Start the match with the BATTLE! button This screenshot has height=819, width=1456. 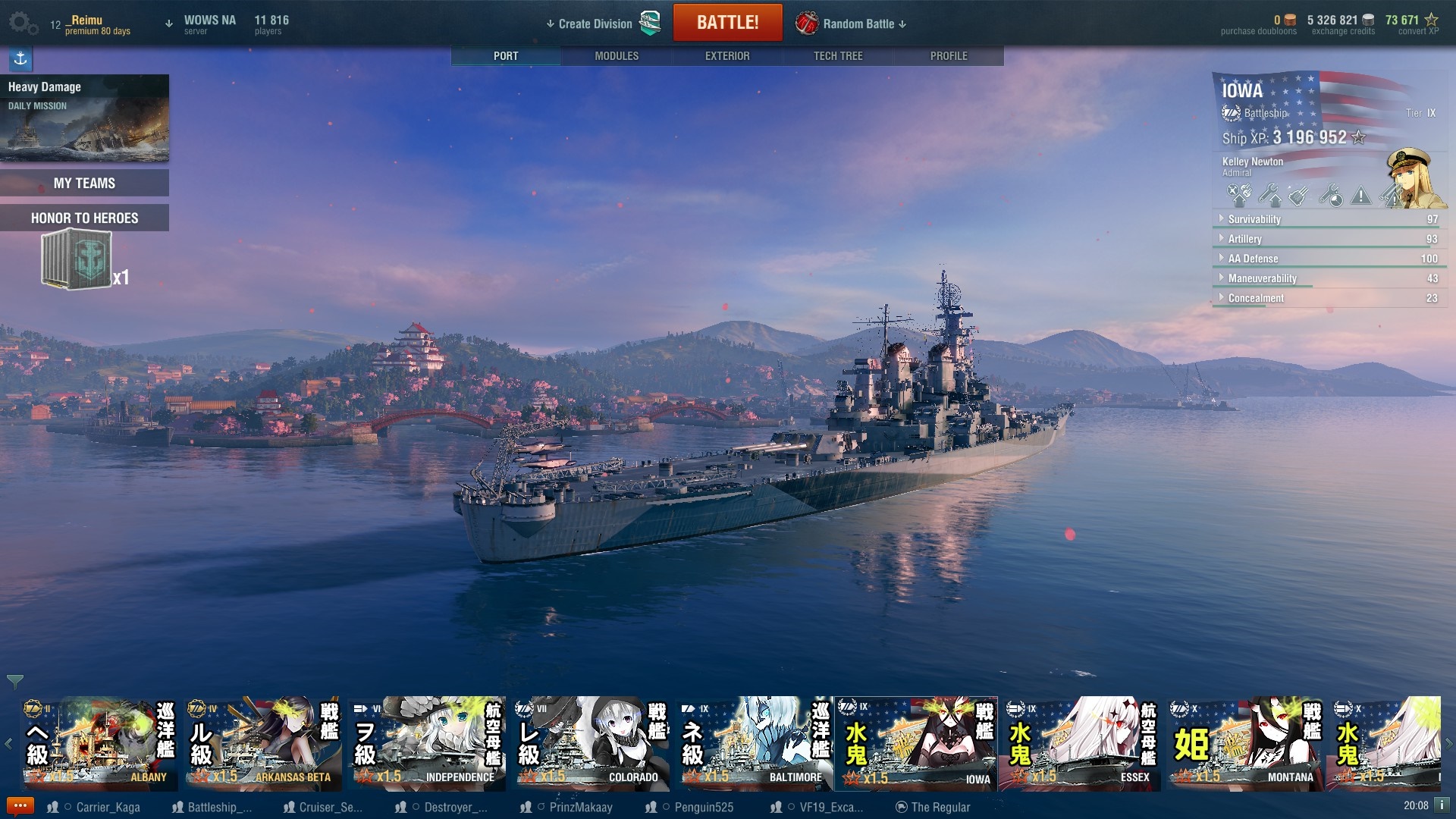[x=727, y=23]
